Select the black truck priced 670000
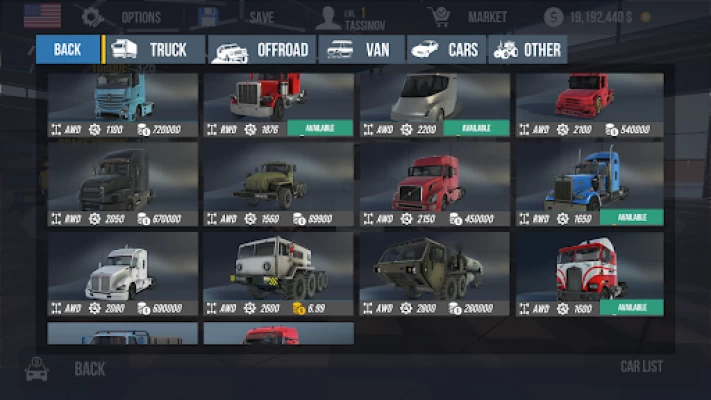 (x=122, y=184)
